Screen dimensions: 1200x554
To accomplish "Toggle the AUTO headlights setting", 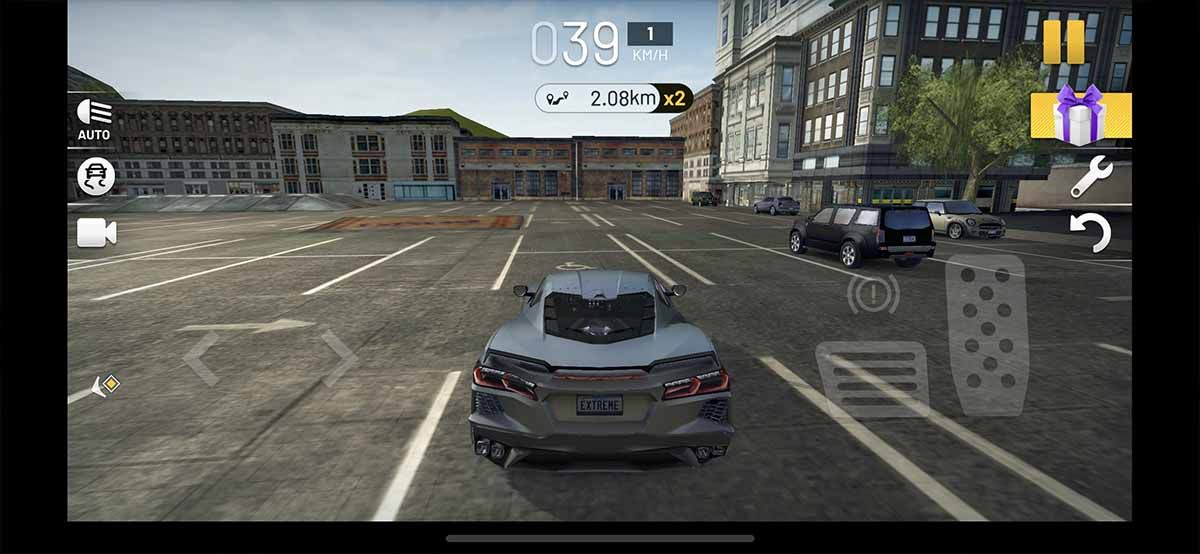I will click(x=95, y=119).
